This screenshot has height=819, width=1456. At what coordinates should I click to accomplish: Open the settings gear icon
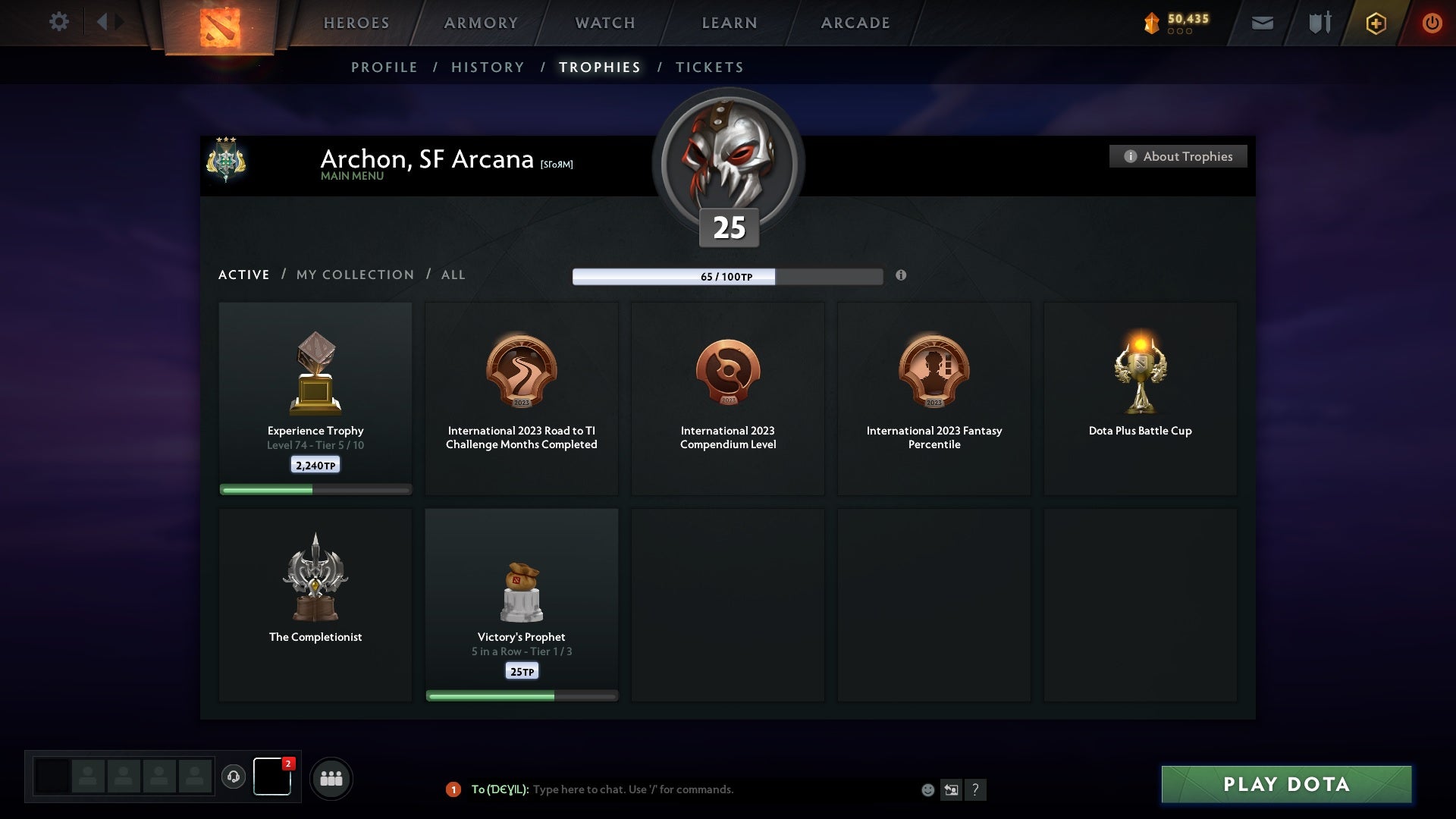pyautogui.click(x=59, y=22)
